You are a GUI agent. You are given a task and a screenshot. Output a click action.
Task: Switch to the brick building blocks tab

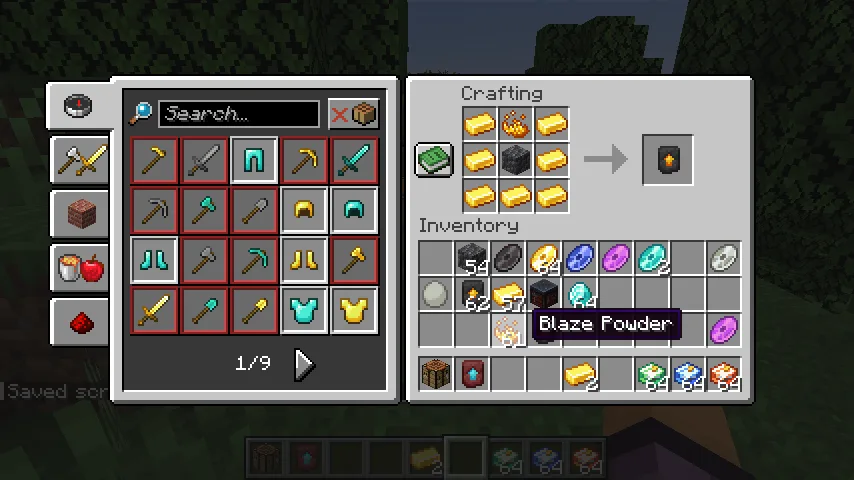click(81, 213)
